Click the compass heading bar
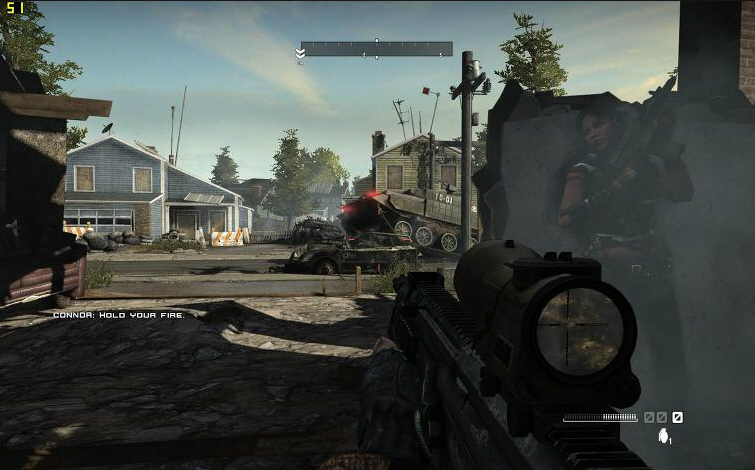Viewport: 755px width, 470px height. pos(376,49)
